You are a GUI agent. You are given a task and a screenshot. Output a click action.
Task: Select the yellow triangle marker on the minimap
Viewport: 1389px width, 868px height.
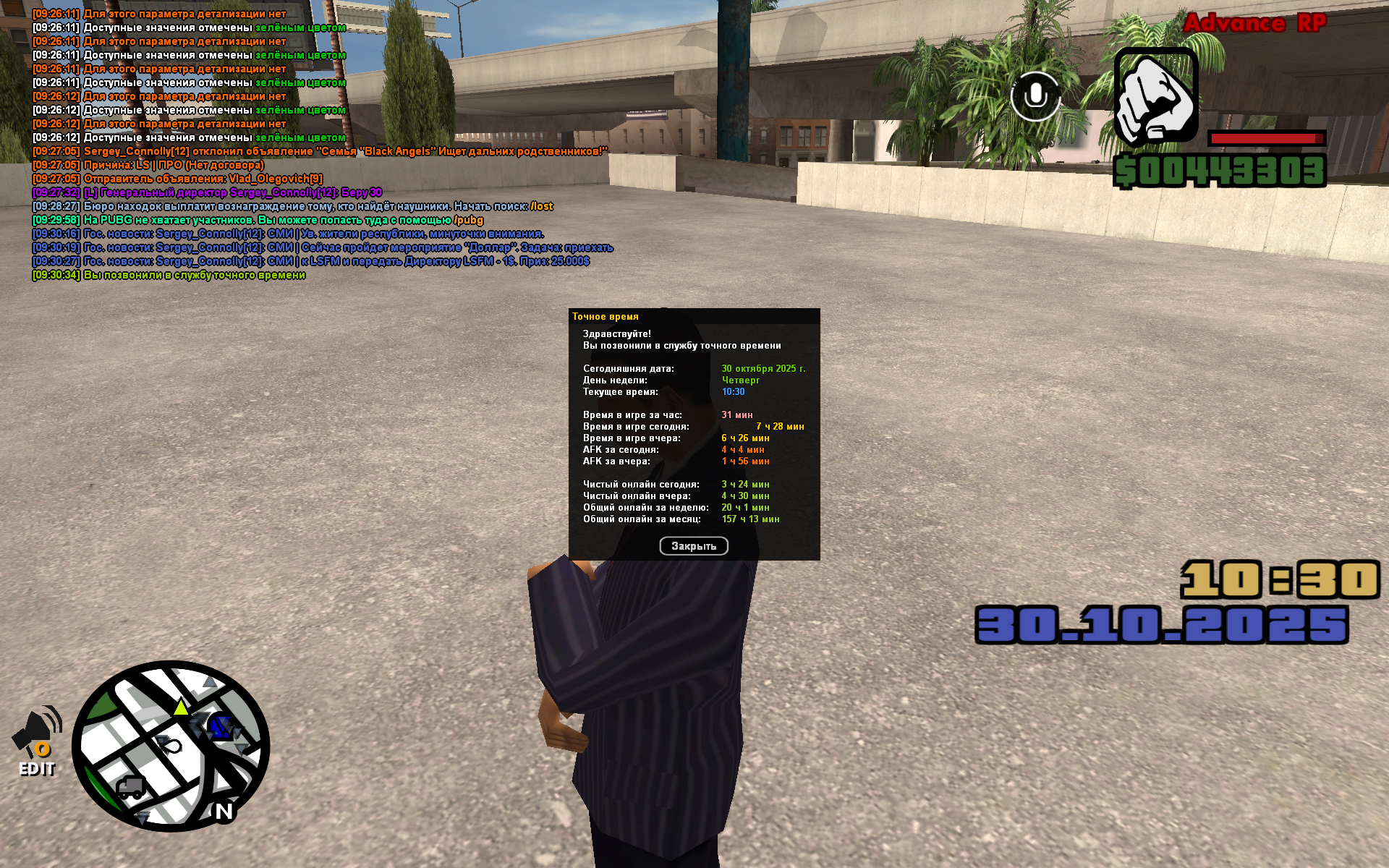[181, 707]
